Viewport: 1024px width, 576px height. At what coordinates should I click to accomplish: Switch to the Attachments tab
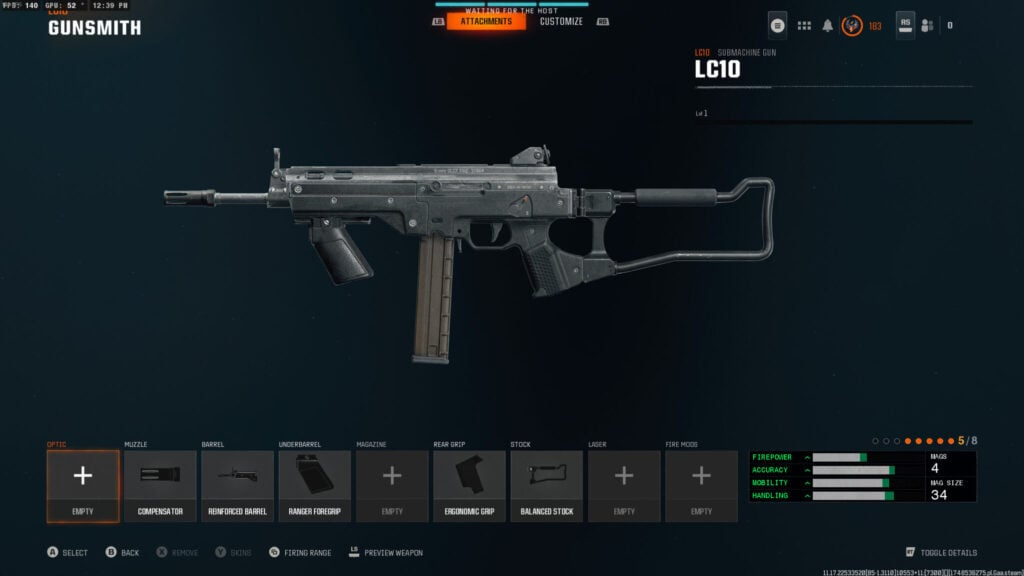486,21
